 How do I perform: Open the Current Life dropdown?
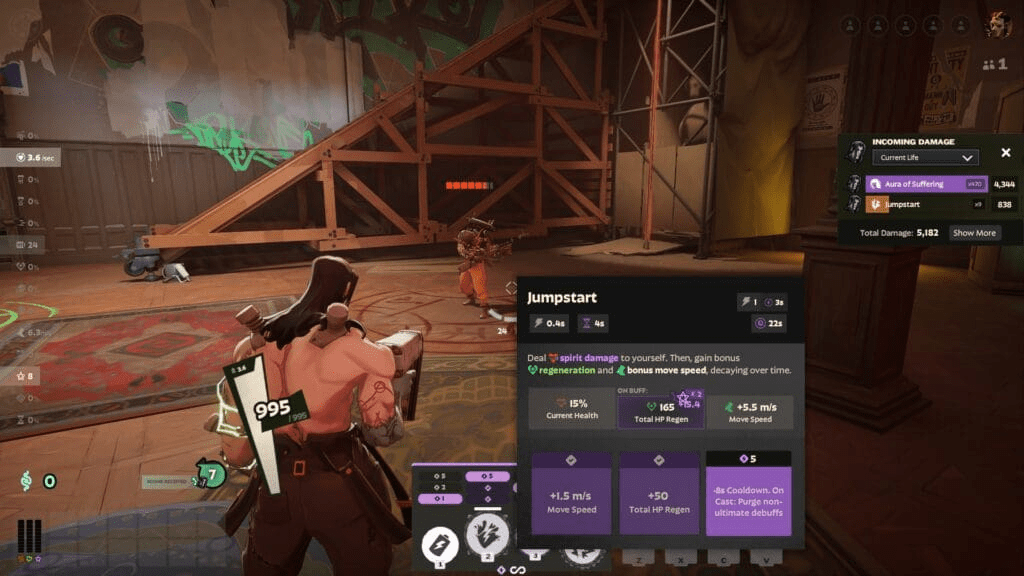924,157
